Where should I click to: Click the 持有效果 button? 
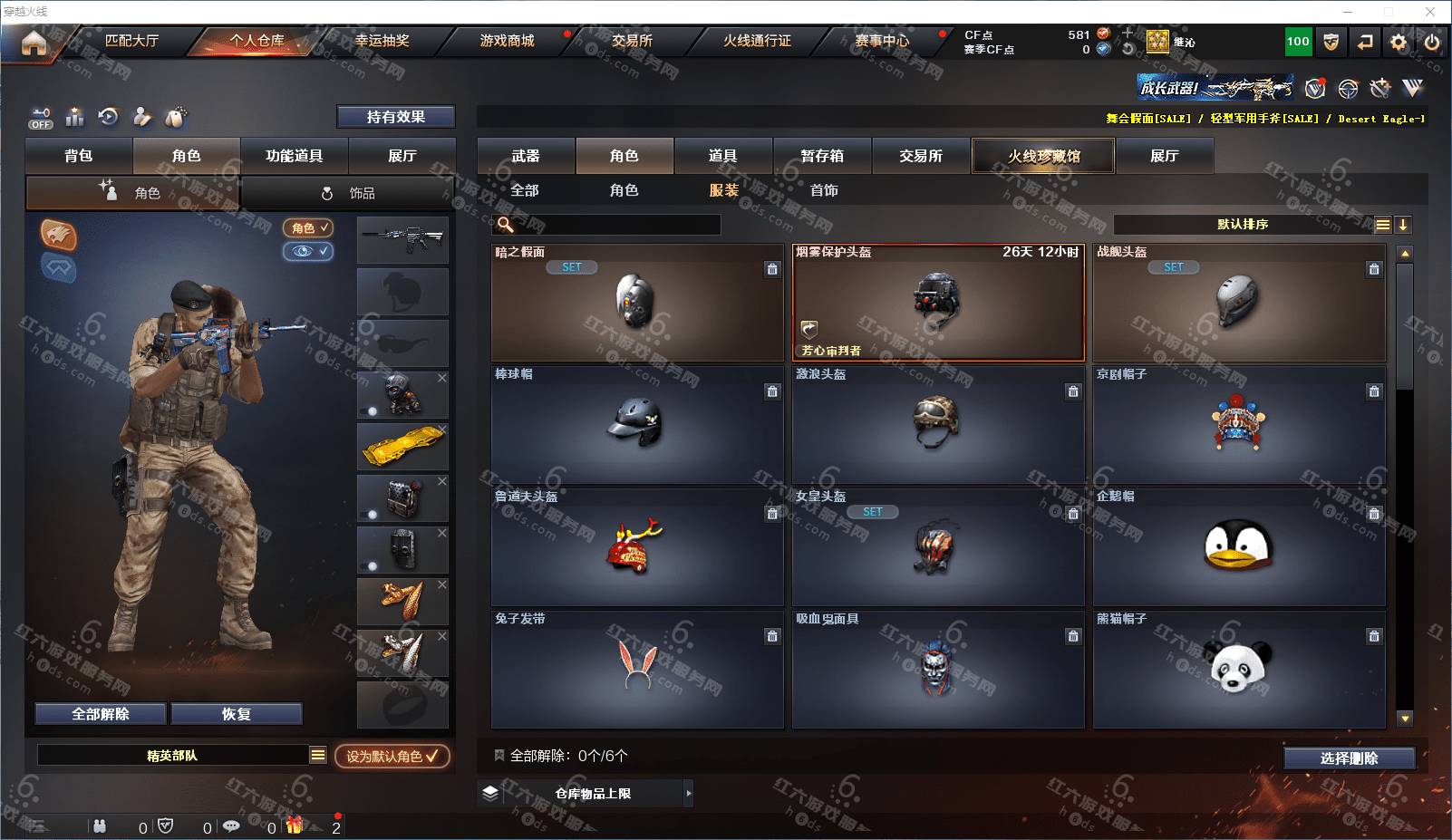coord(396,117)
